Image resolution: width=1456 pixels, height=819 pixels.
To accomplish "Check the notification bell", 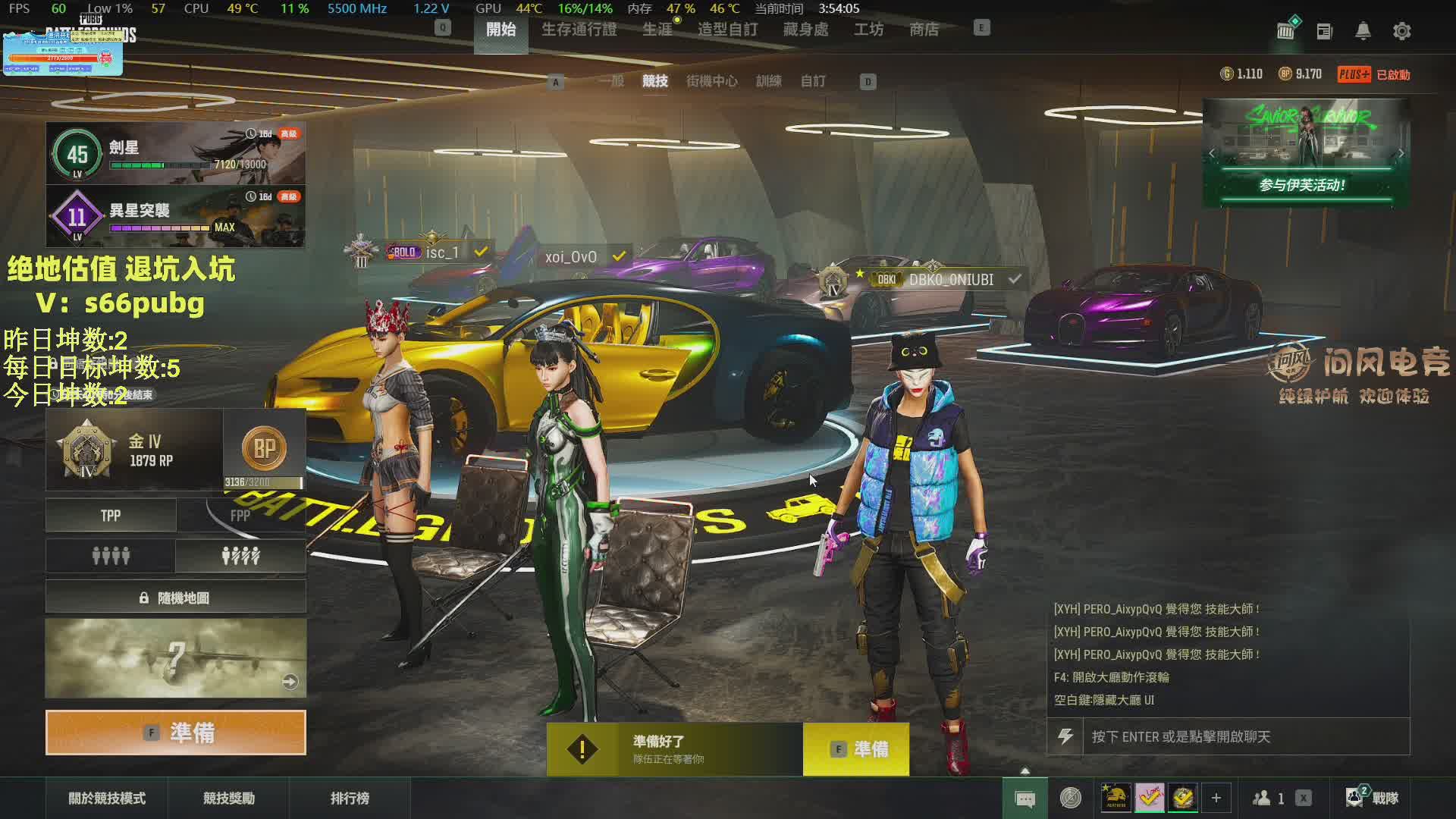I will [x=1363, y=31].
